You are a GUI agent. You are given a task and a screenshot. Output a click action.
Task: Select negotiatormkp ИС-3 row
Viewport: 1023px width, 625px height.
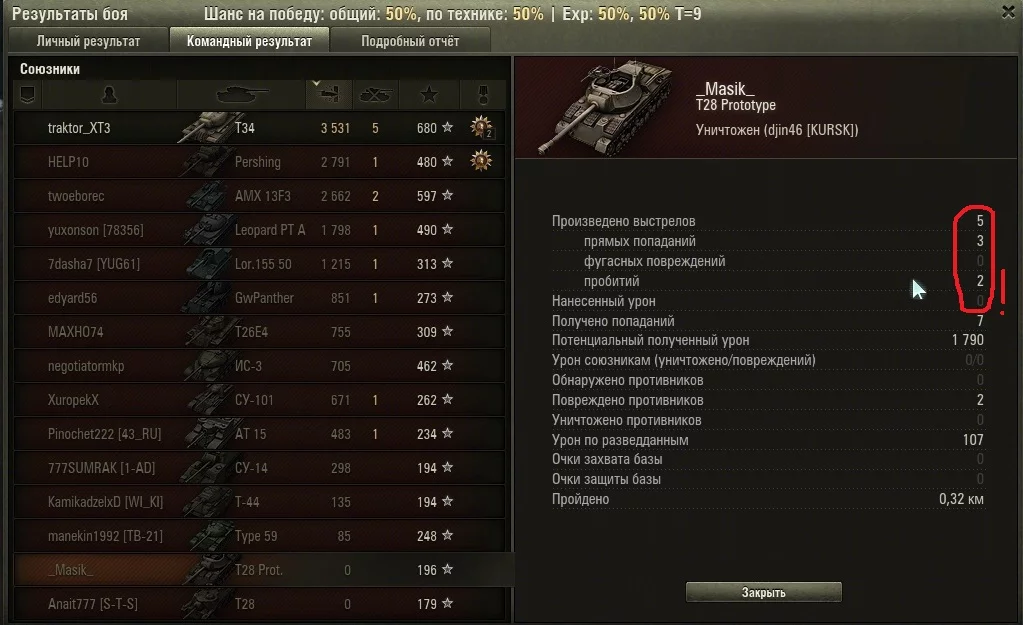coord(260,366)
